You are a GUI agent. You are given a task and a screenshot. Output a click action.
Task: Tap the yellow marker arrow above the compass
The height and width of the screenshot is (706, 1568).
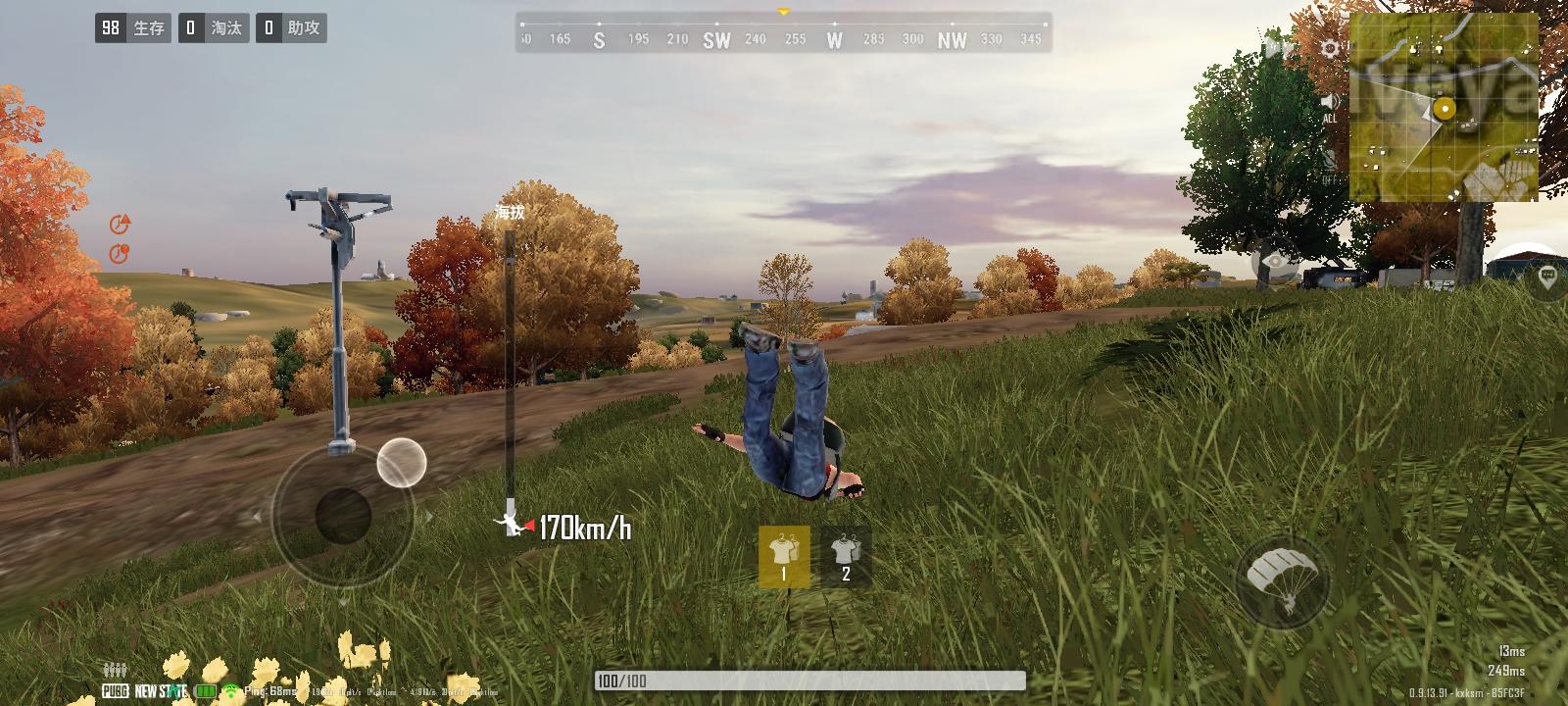point(782,12)
